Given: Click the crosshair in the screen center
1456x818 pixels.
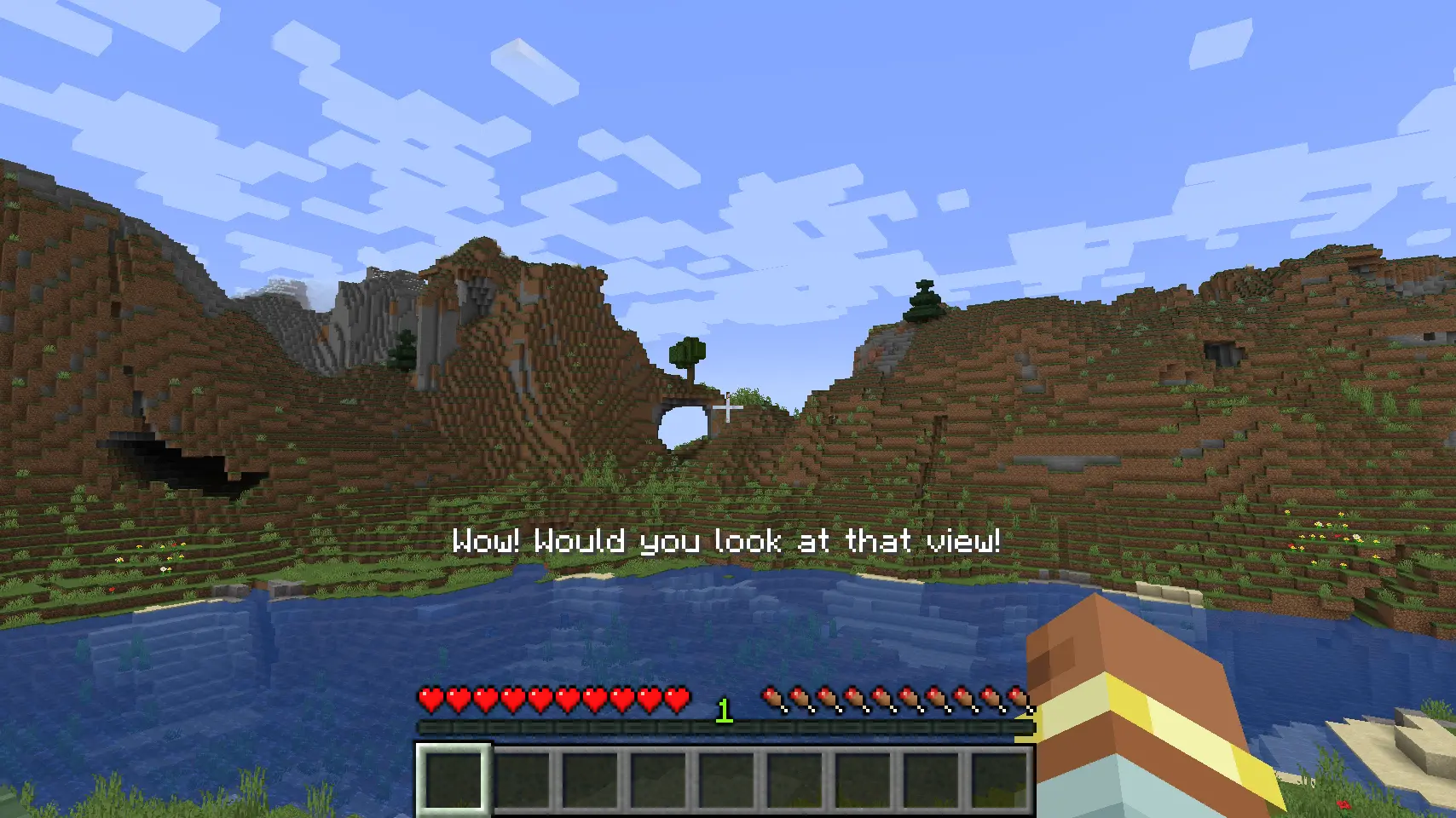Looking at the screenshot, I should 728,409.
